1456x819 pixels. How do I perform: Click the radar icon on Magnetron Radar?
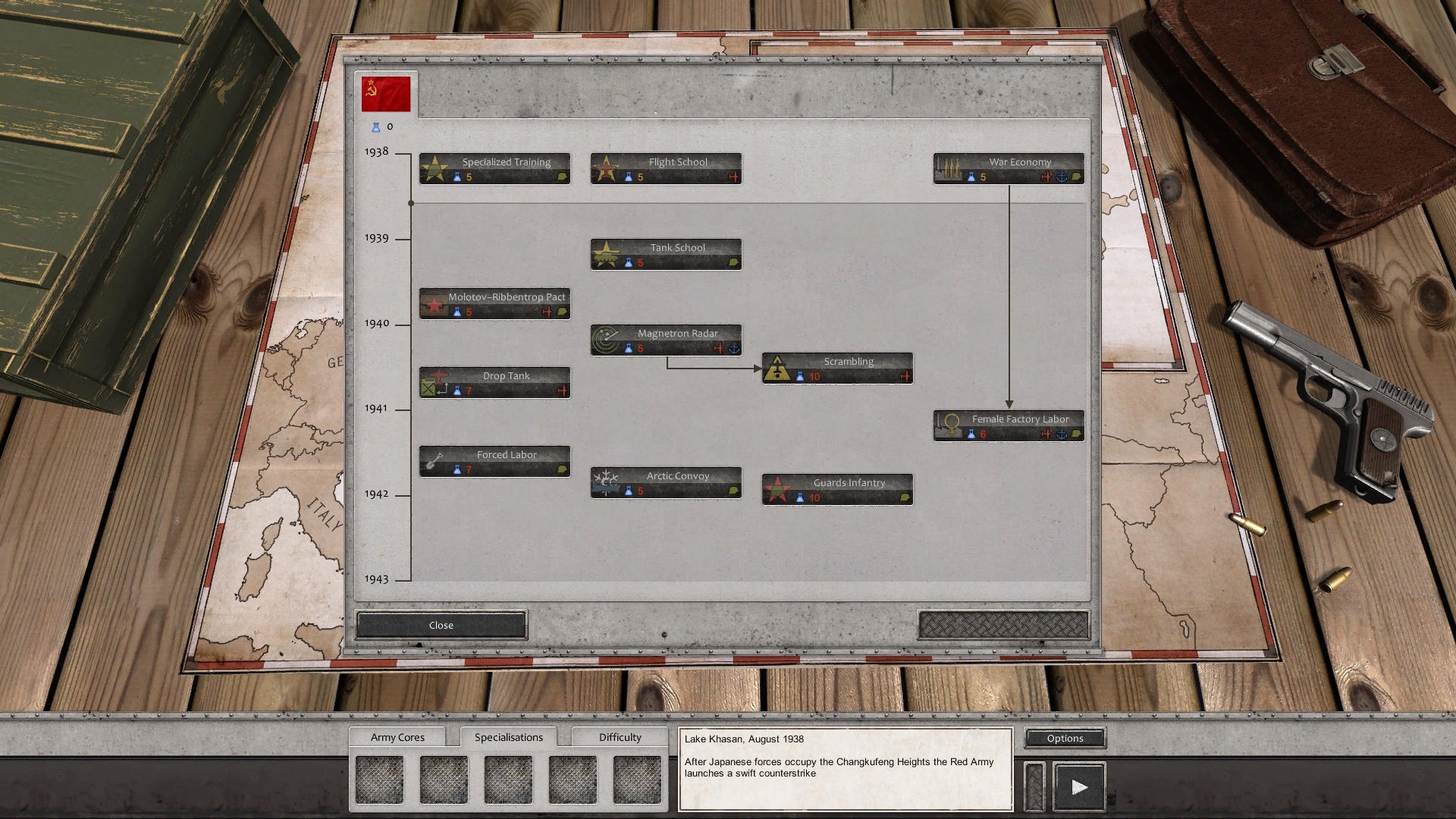[606, 339]
